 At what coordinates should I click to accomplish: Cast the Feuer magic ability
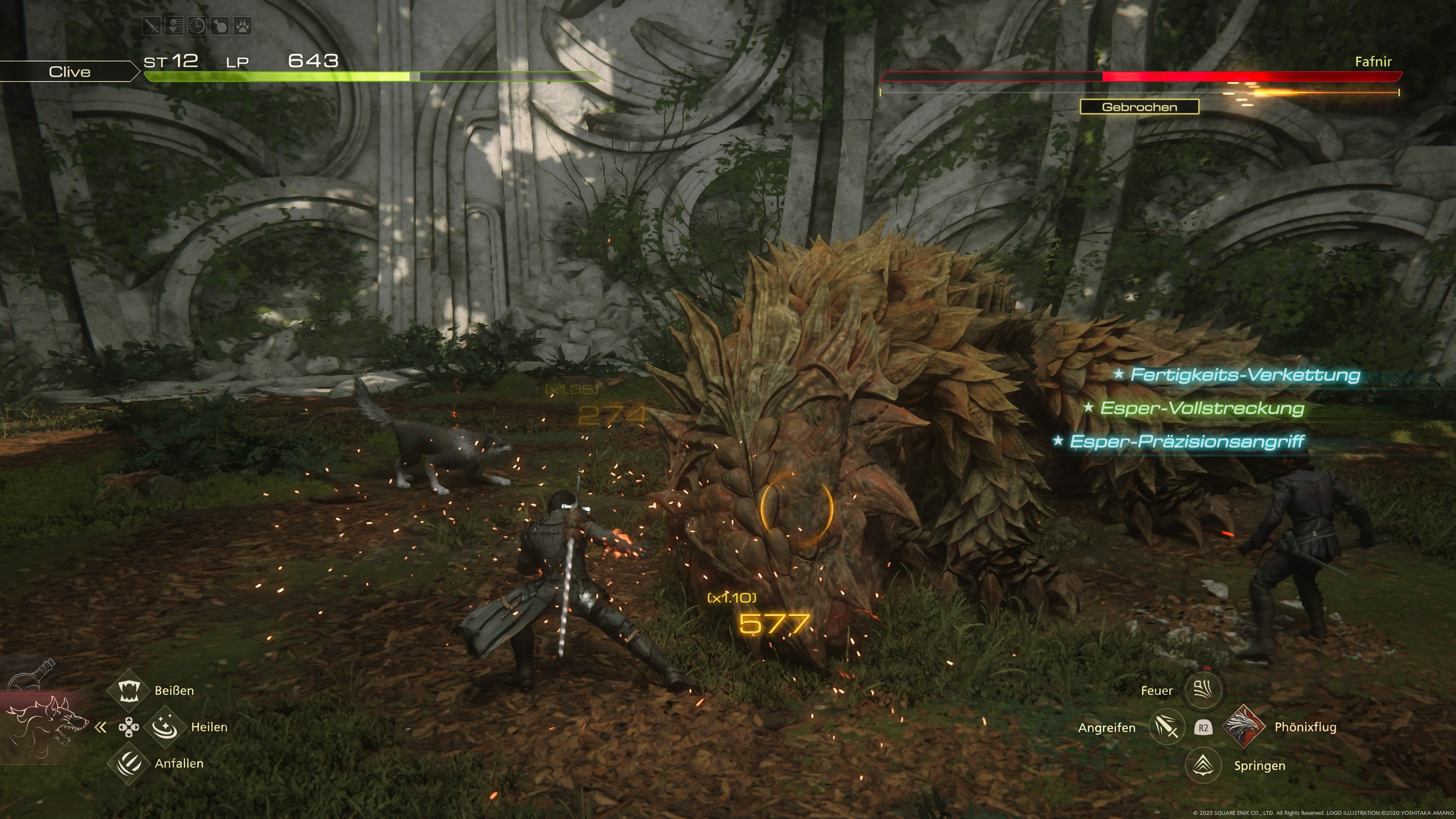coord(1202,690)
